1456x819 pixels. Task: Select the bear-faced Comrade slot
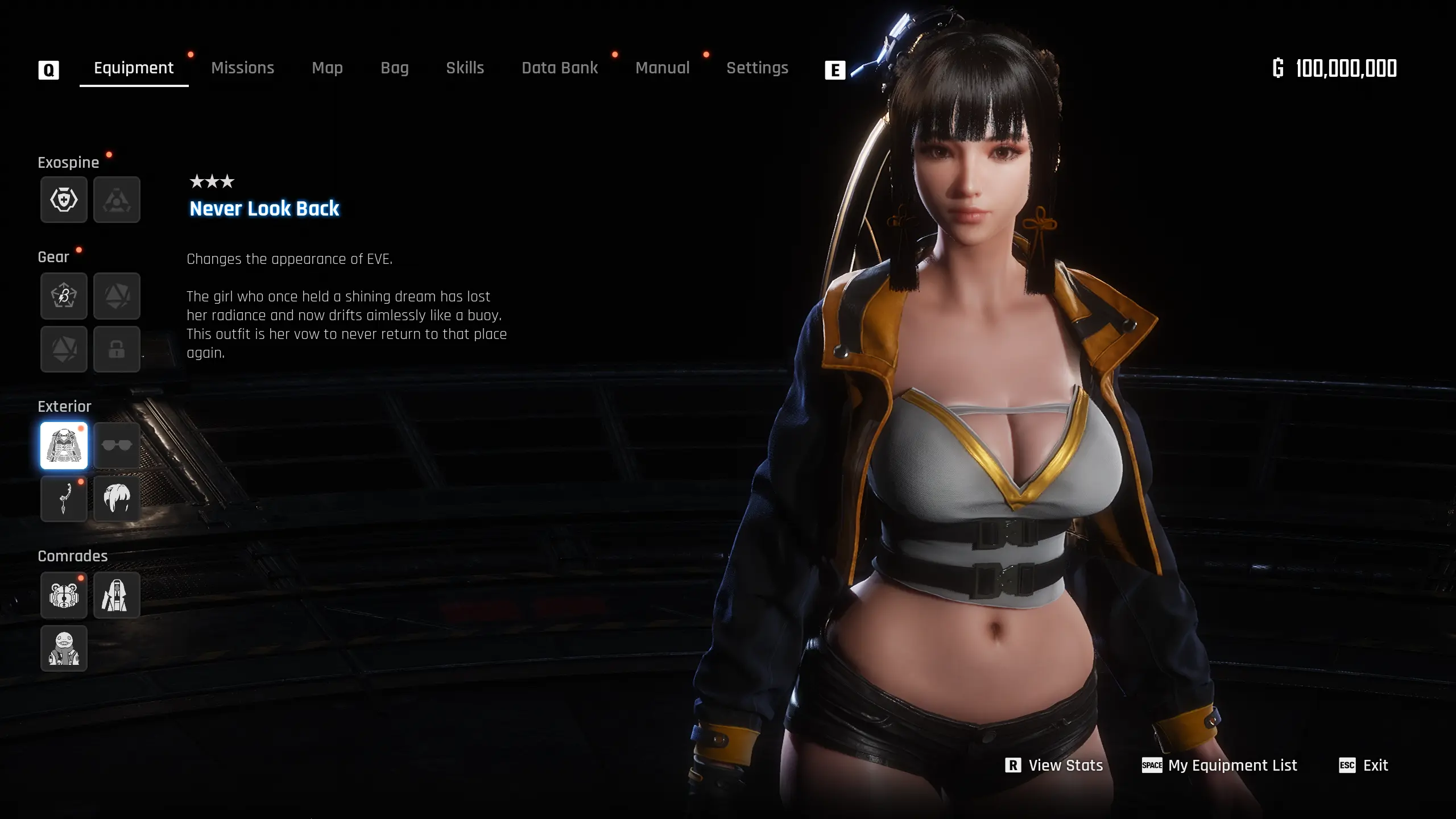(x=64, y=595)
